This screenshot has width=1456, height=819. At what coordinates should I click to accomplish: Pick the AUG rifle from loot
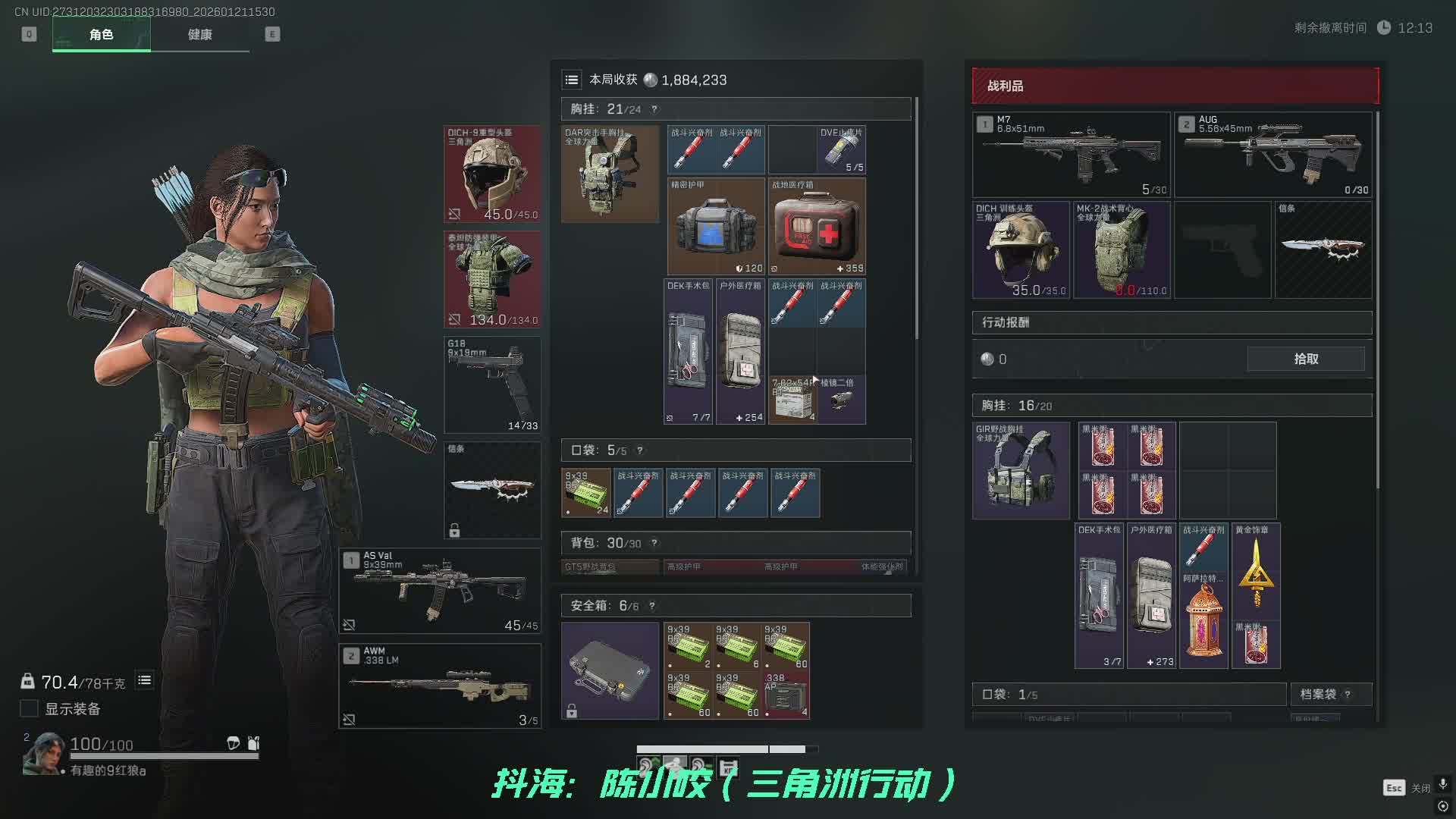point(1273,155)
